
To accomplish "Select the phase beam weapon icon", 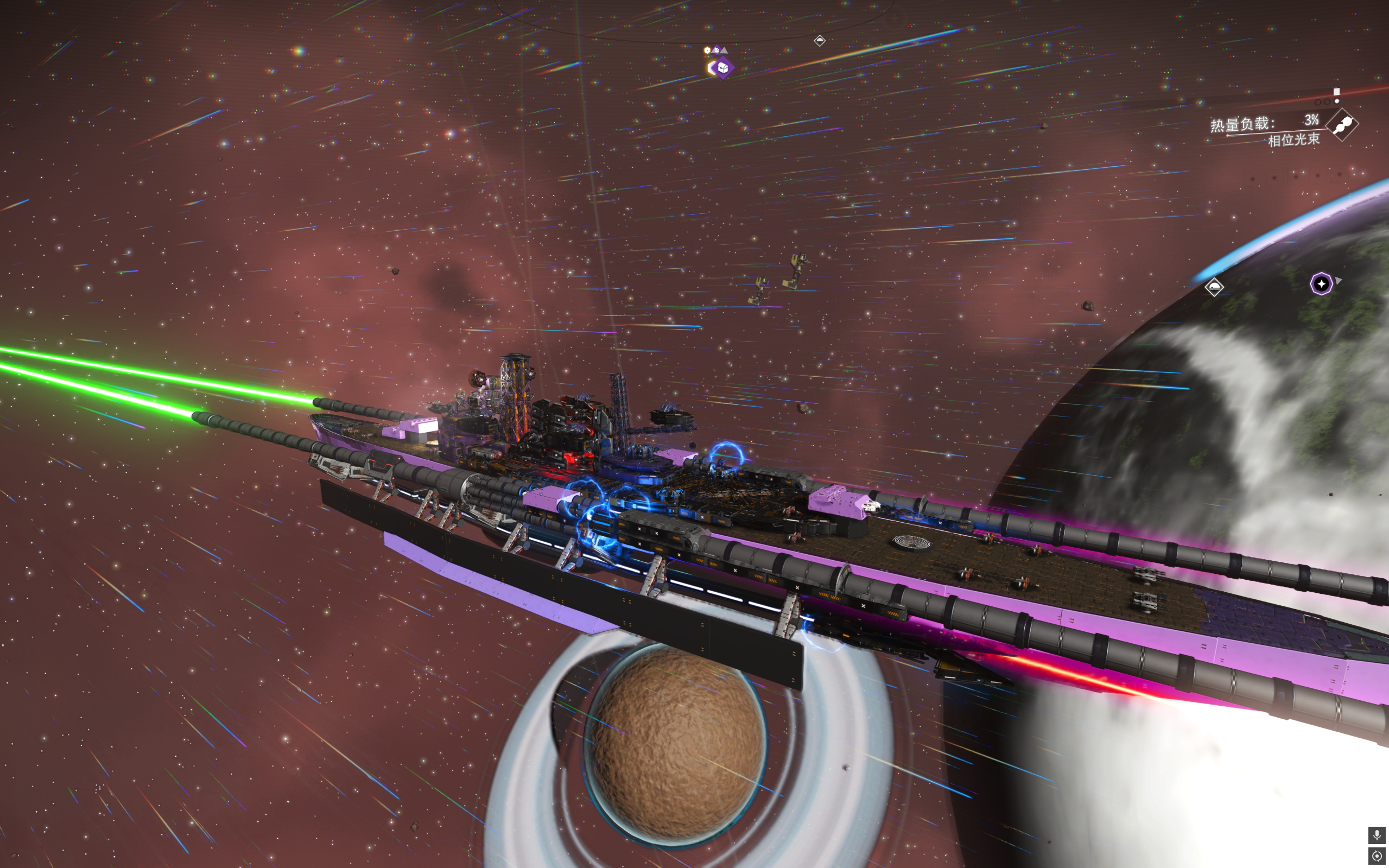I will (1343, 124).
